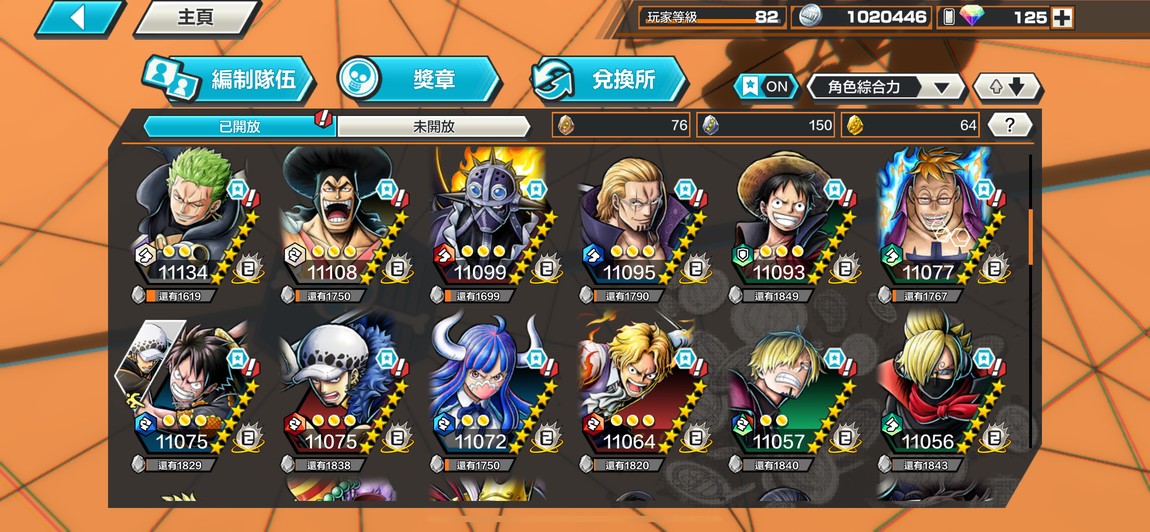The height and width of the screenshot is (532, 1150).
Task: Add more rainbow diamonds with plus button
Action: pos(1062,17)
